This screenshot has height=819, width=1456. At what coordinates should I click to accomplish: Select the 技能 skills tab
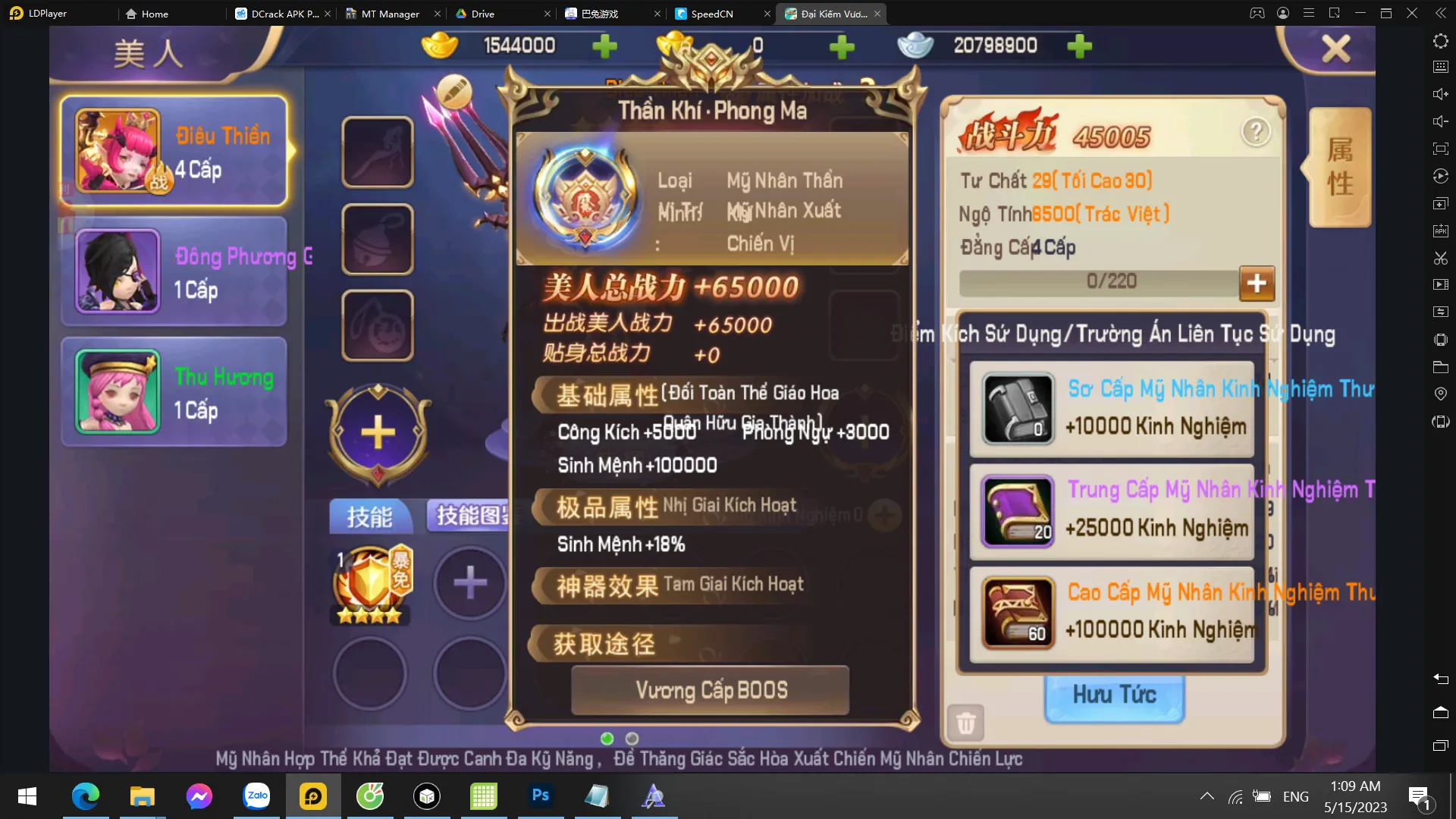pyautogui.click(x=371, y=516)
